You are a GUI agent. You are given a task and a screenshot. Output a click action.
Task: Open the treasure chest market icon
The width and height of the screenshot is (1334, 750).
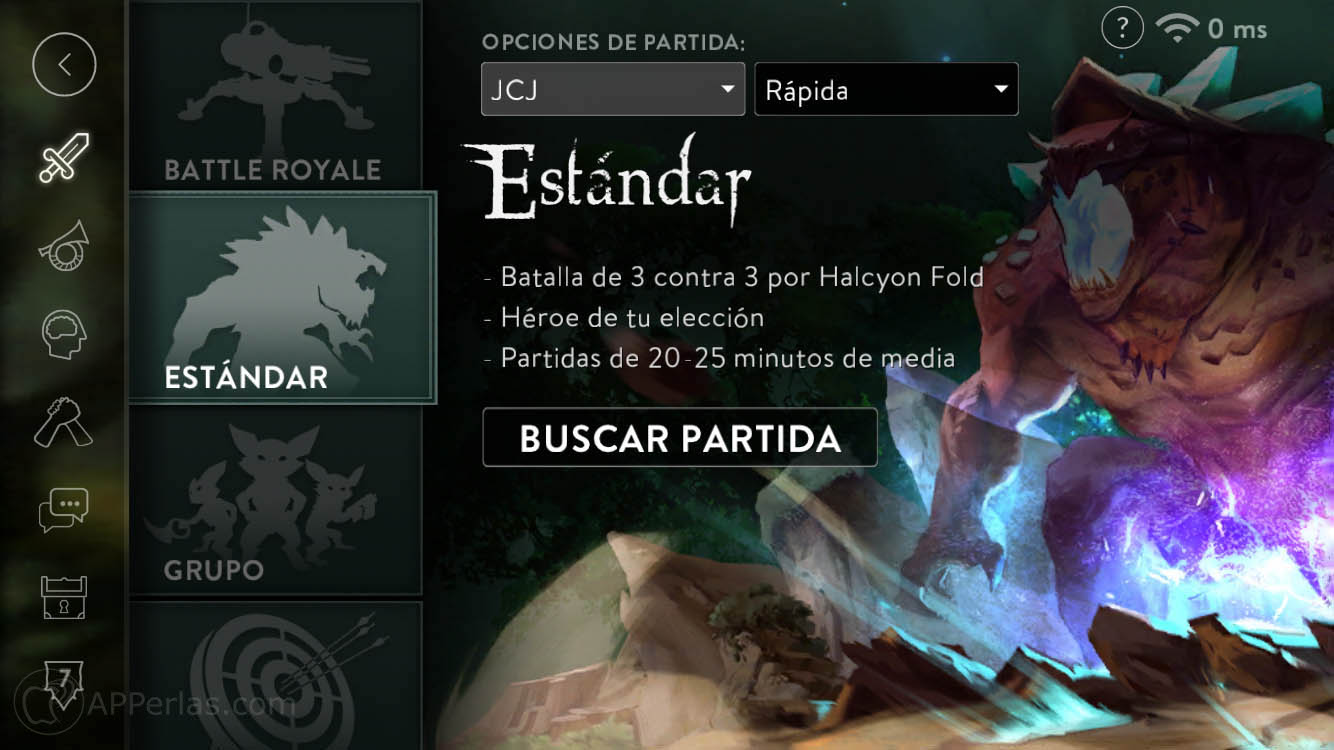63,596
